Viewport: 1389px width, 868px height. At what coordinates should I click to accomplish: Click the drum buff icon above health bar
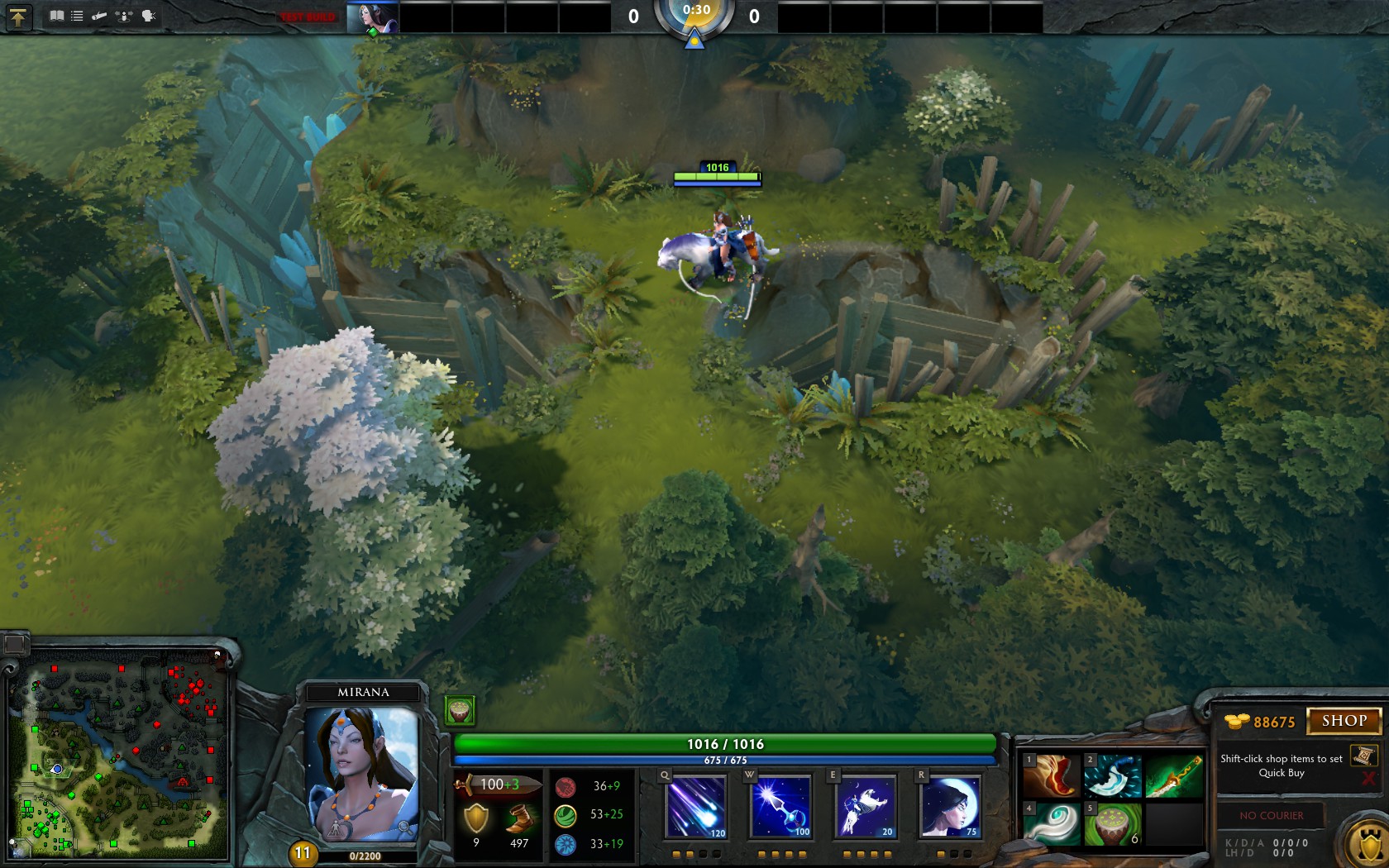pos(460,710)
